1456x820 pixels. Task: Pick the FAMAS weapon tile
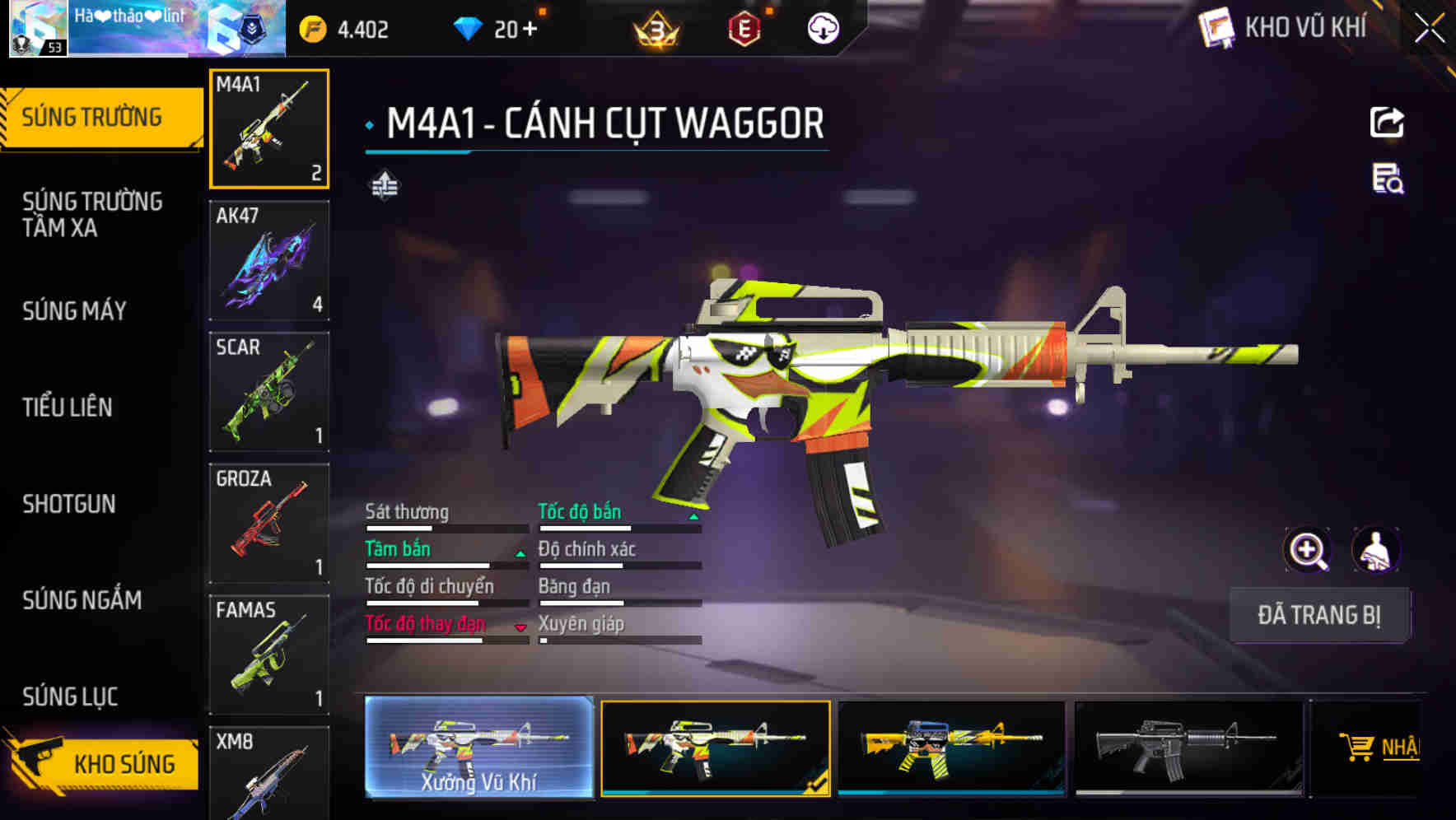tap(269, 655)
